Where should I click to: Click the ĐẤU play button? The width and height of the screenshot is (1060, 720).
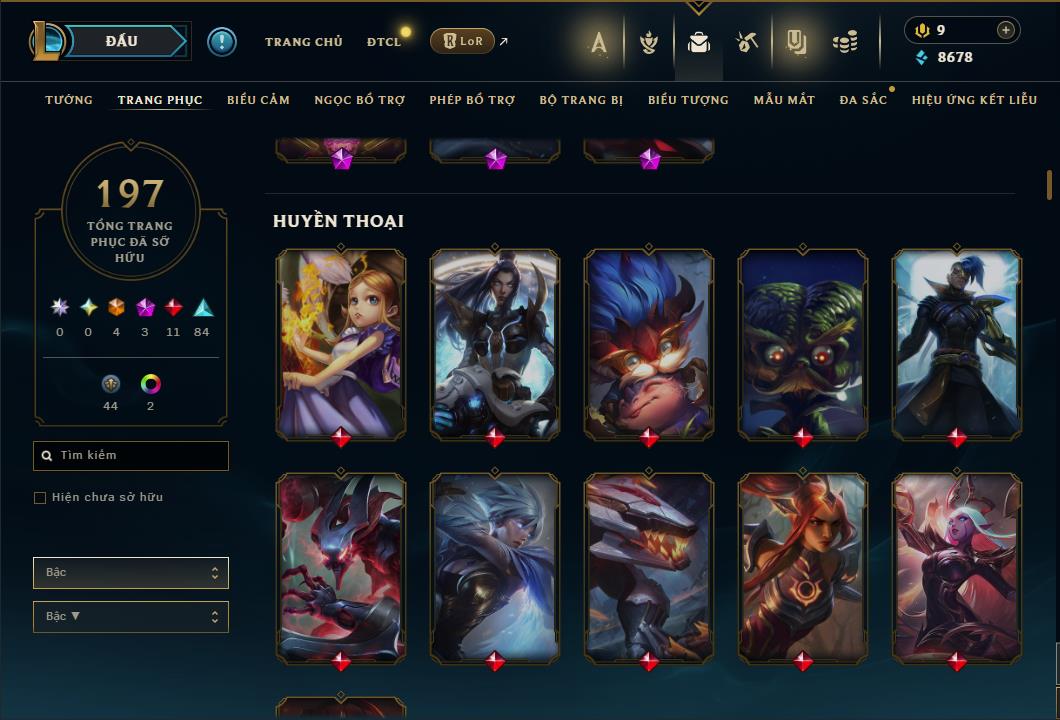click(121, 41)
